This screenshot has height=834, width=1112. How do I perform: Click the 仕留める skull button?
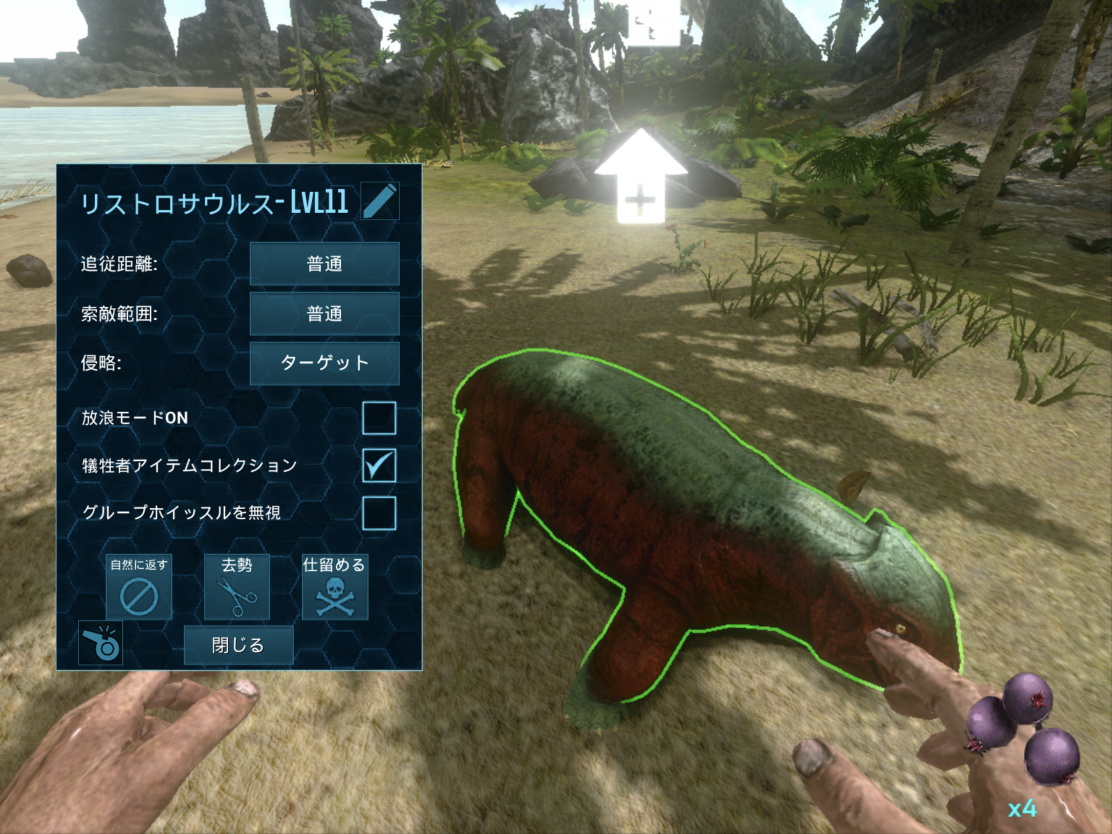pos(334,587)
